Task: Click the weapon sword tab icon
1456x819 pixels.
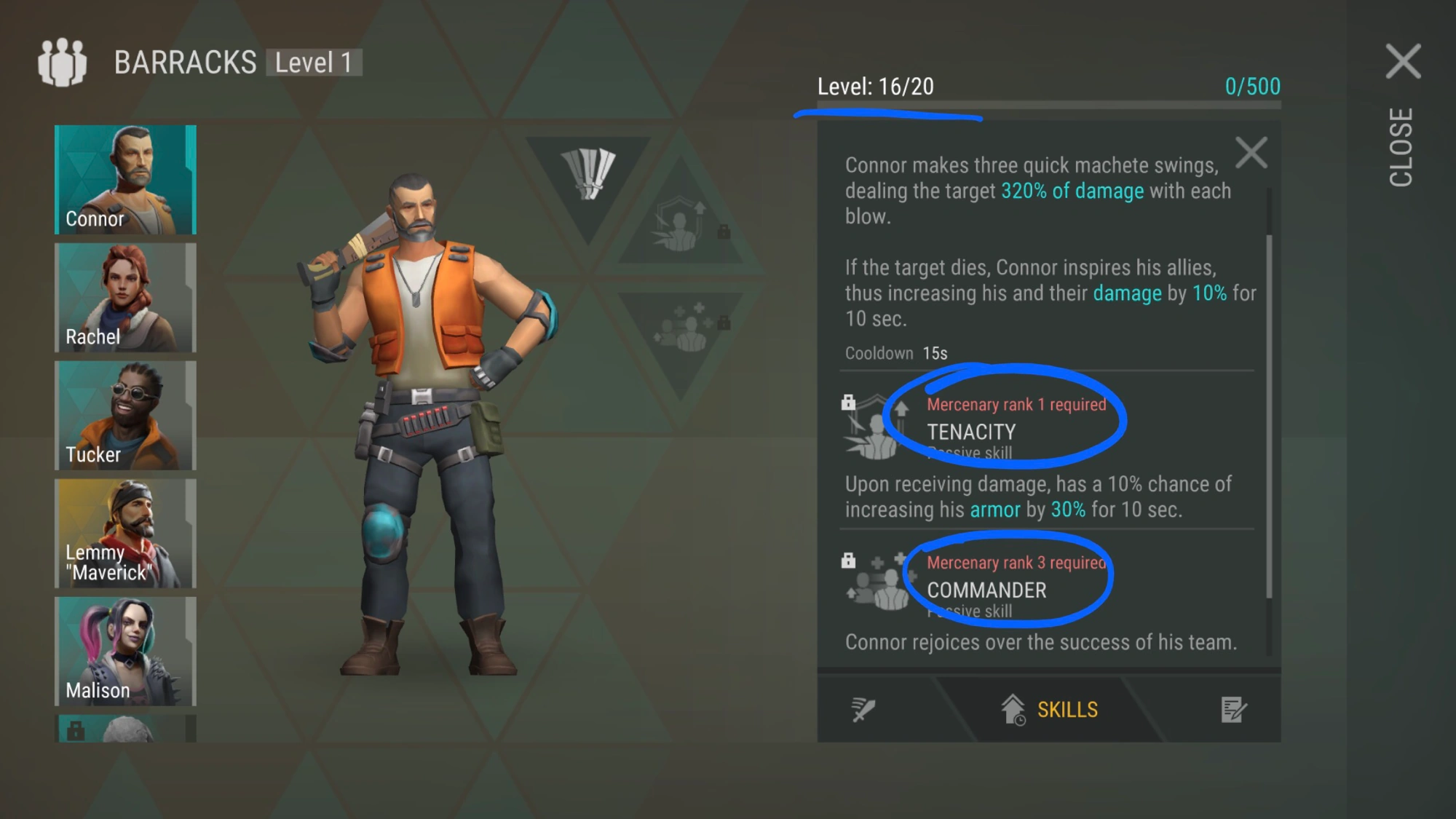Action: [x=863, y=708]
